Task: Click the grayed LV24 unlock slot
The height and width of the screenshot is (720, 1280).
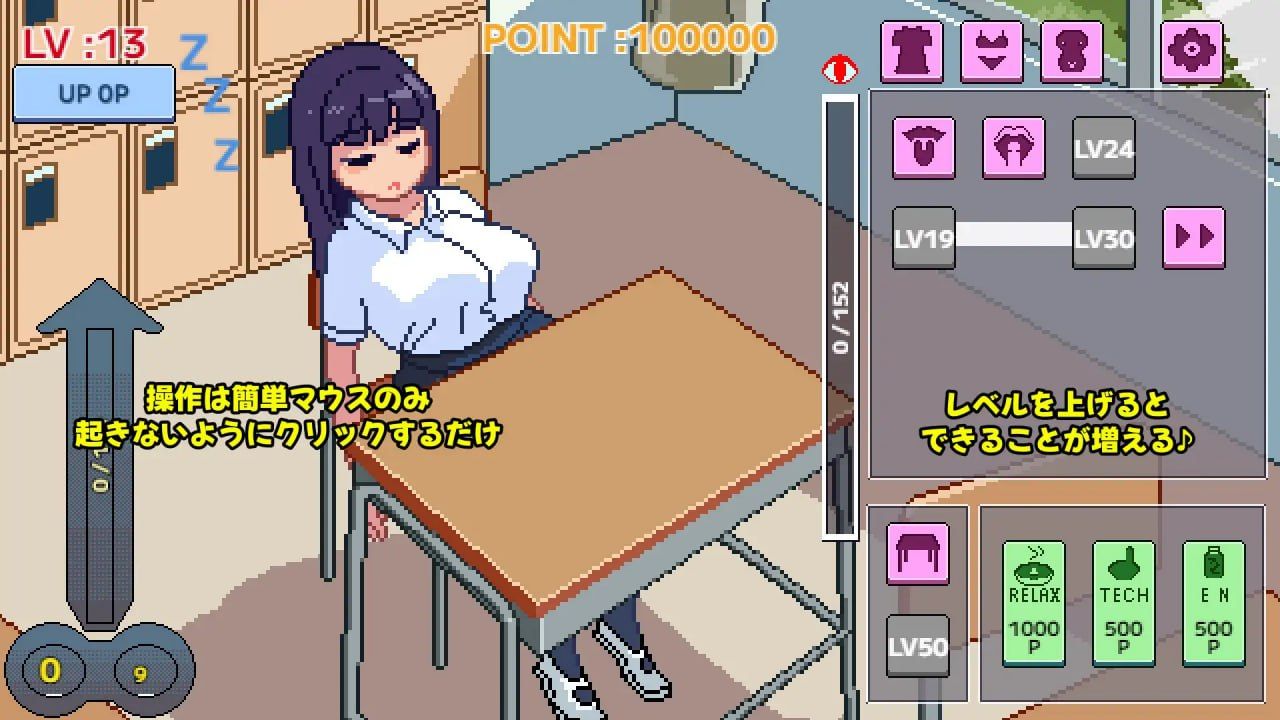Action: coord(1104,149)
